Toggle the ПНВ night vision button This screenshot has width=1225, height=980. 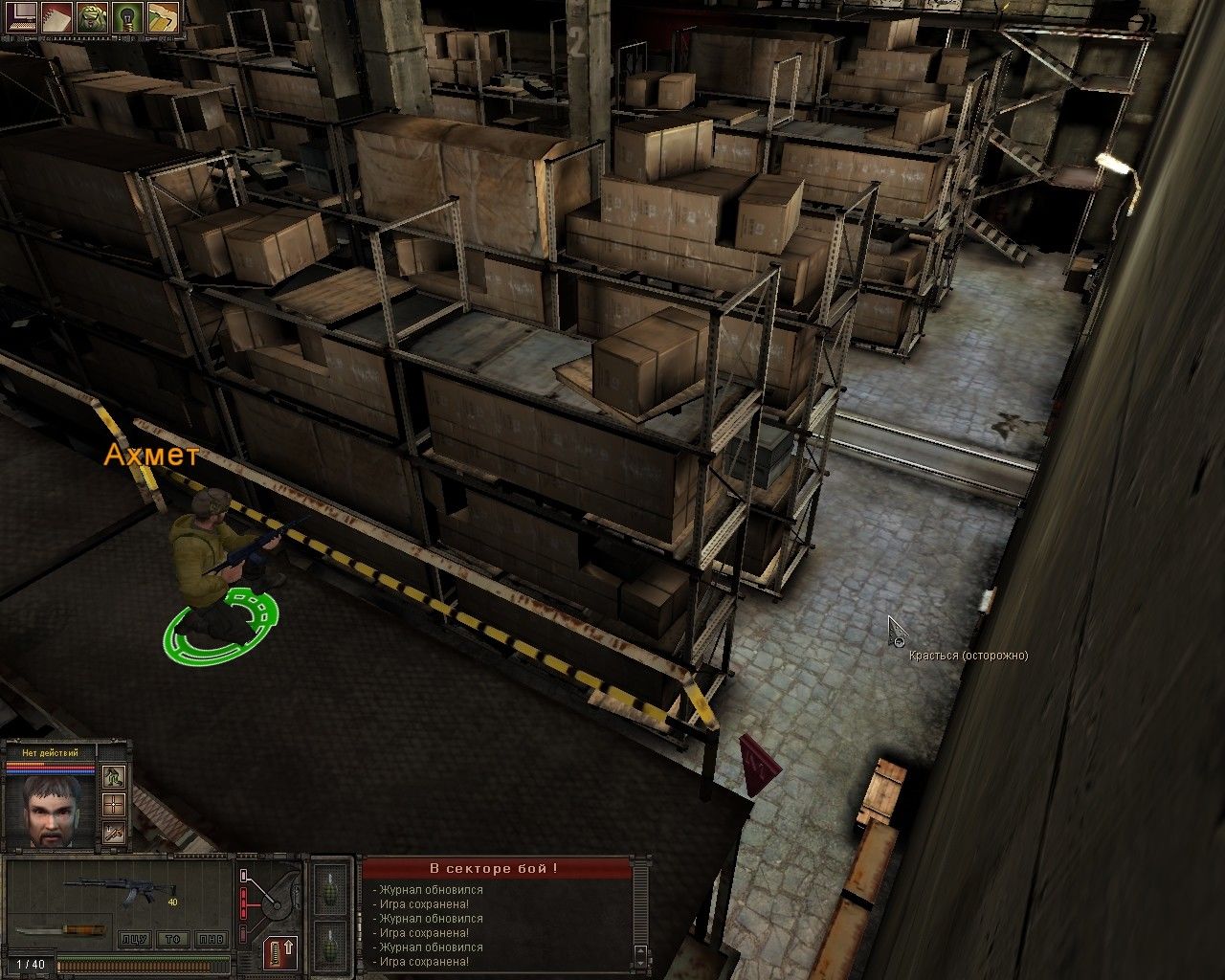pyautogui.click(x=212, y=939)
